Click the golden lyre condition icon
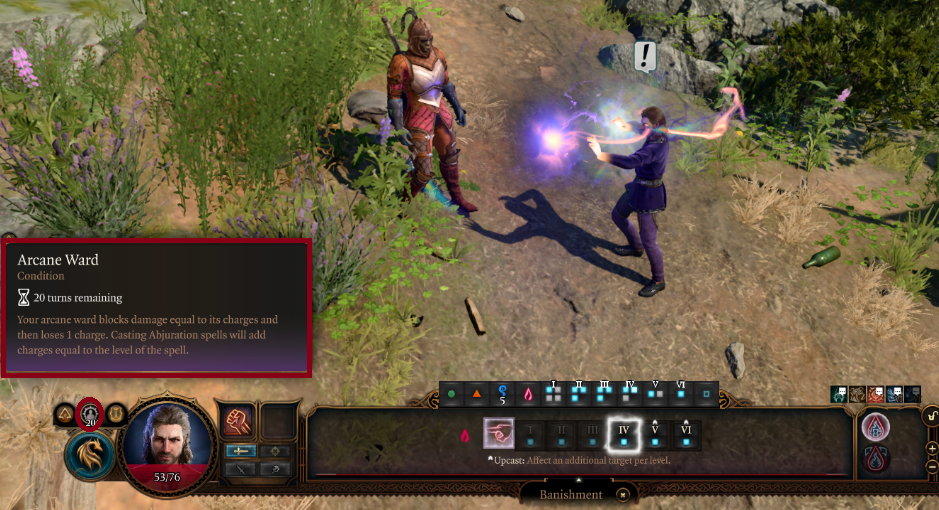Image resolution: width=939 pixels, height=510 pixels. click(117, 413)
